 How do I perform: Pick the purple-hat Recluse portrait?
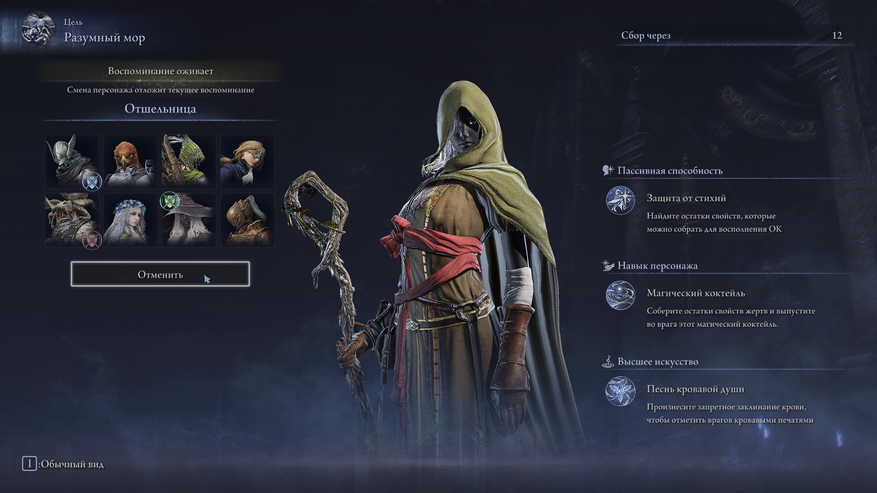188,219
